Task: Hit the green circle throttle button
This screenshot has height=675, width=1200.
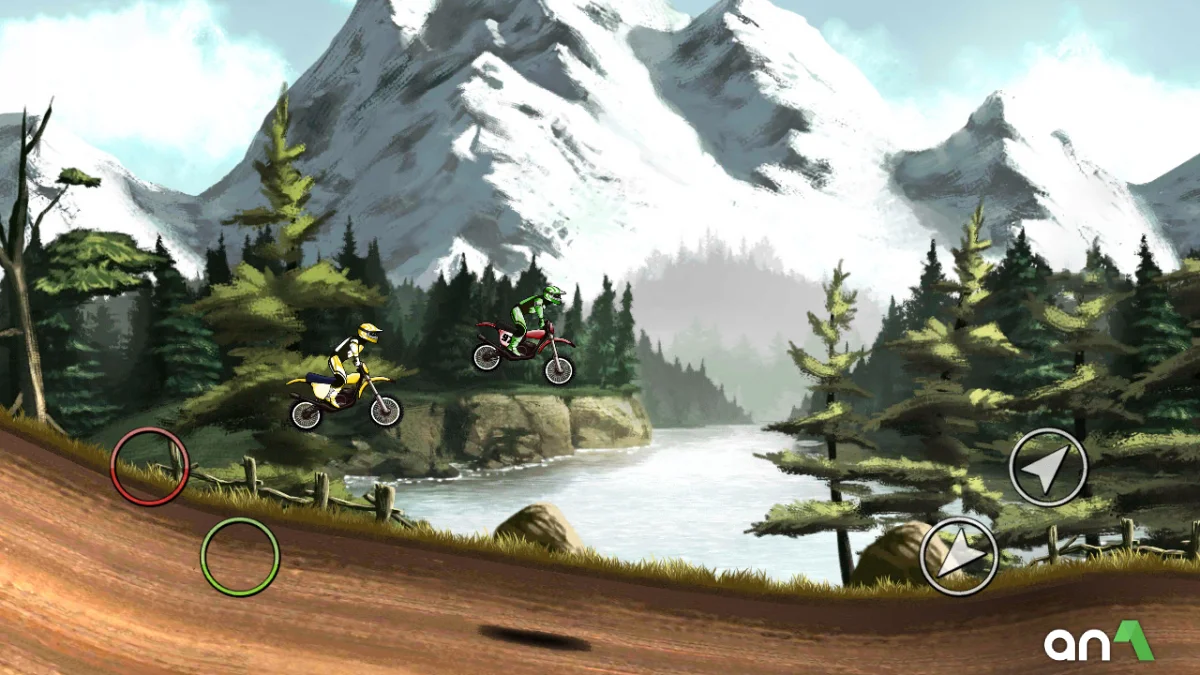Action: coord(240,557)
